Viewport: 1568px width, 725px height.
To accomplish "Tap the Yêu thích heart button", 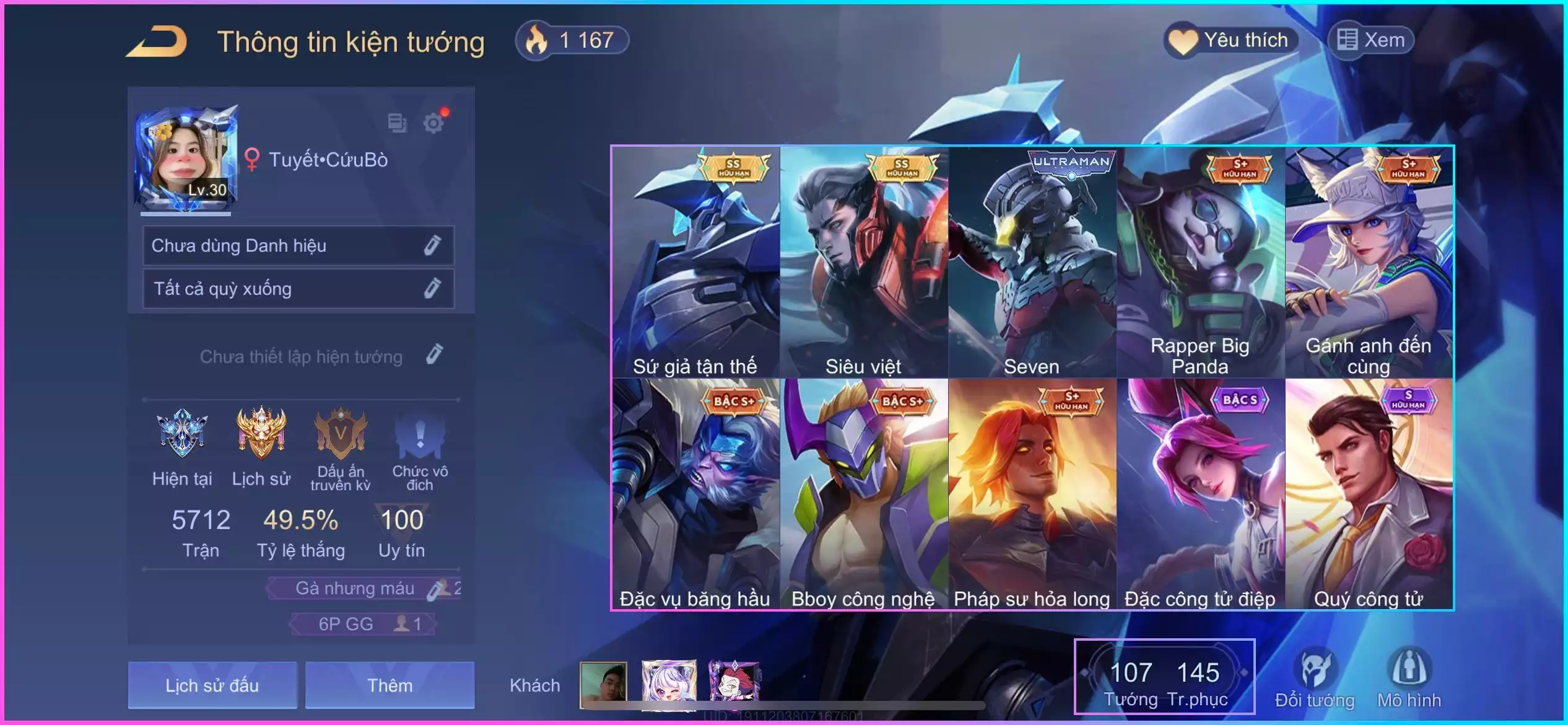I will [1230, 41].
